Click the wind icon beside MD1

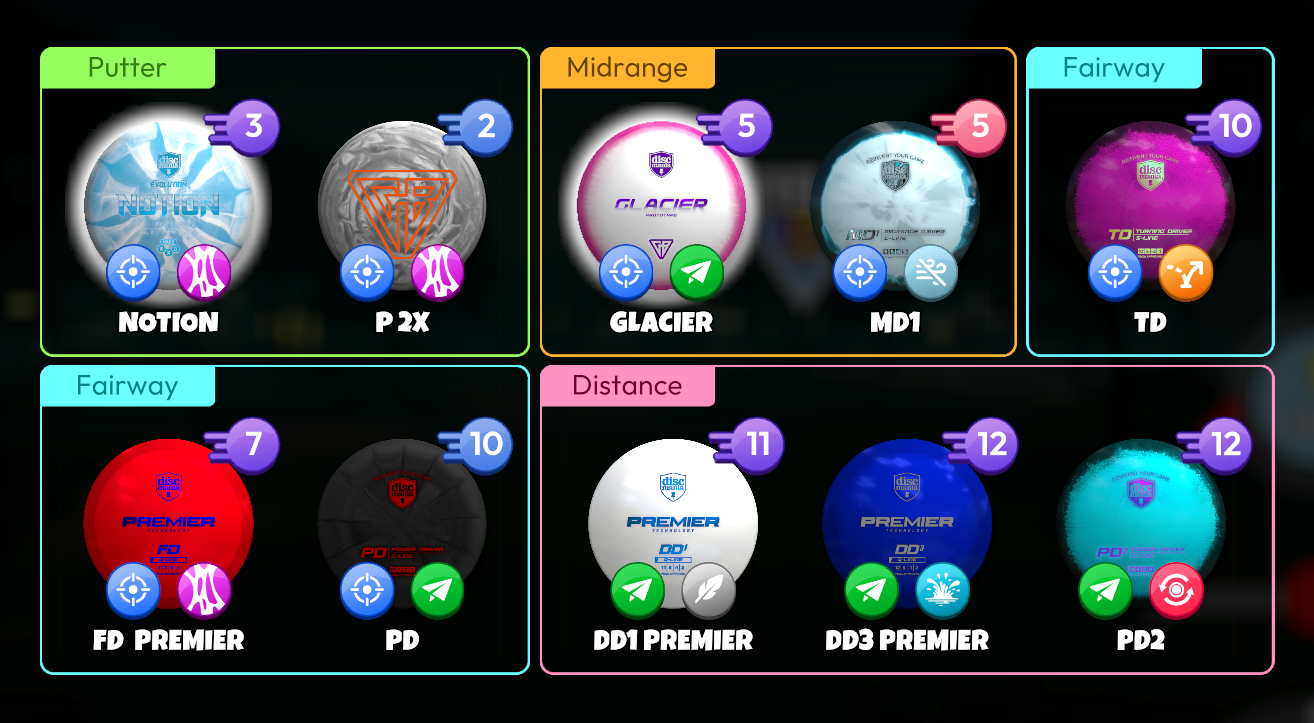931,271
